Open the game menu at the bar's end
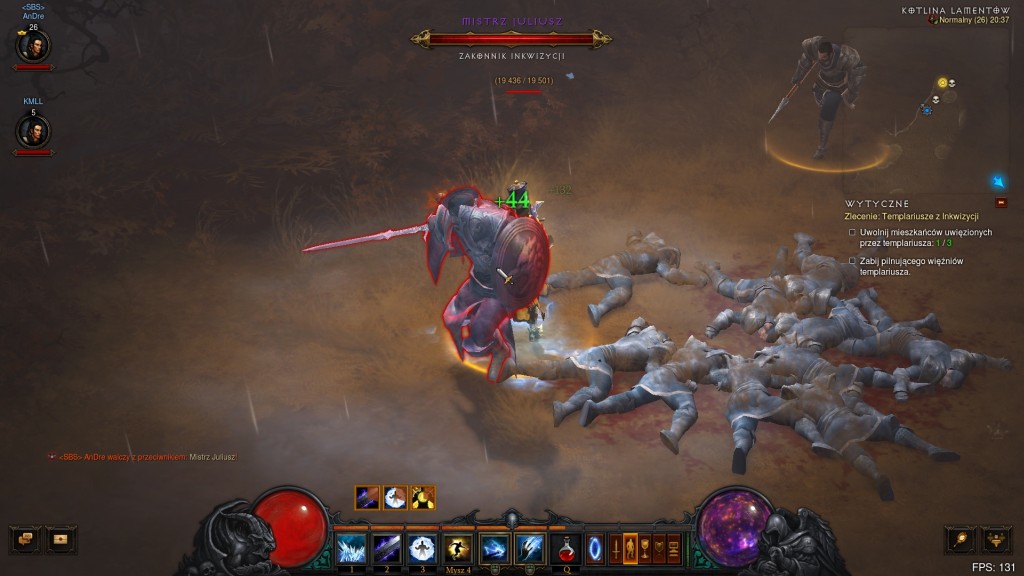This screenshot has width=1024, height=576. coord(673,548)
